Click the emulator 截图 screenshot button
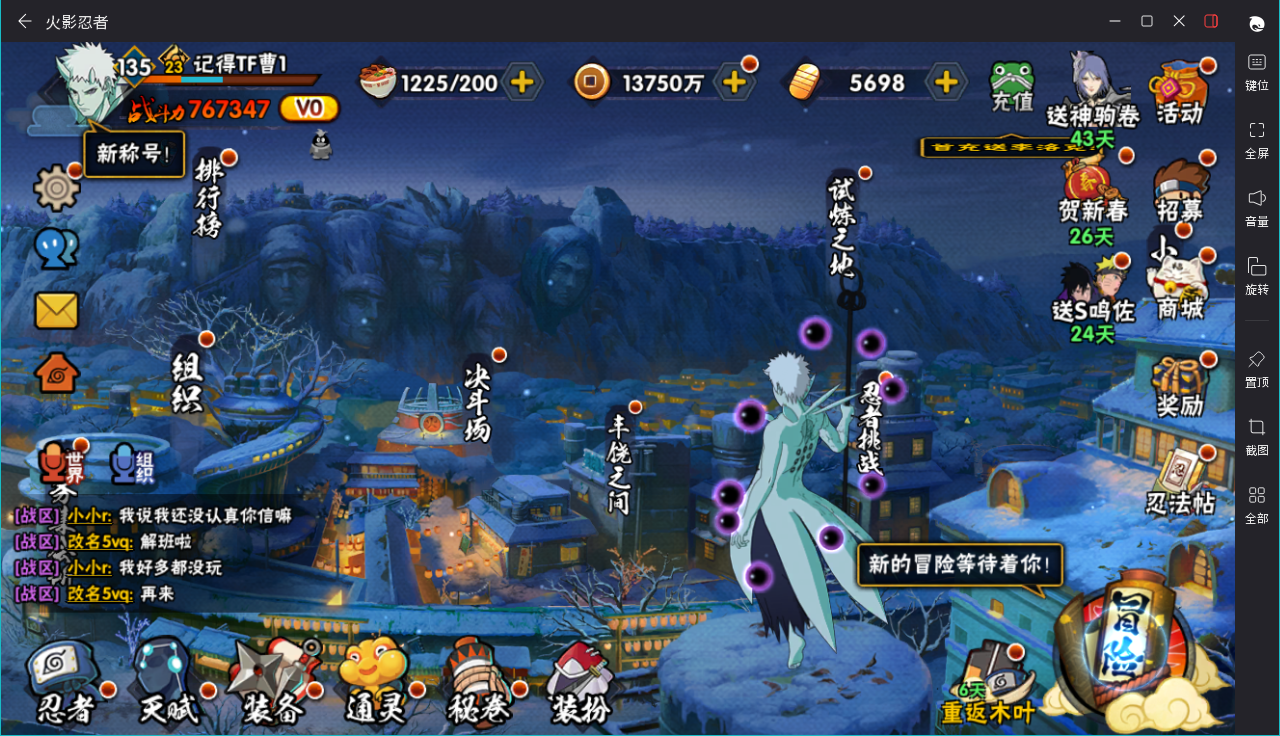 click(1257, 436)
